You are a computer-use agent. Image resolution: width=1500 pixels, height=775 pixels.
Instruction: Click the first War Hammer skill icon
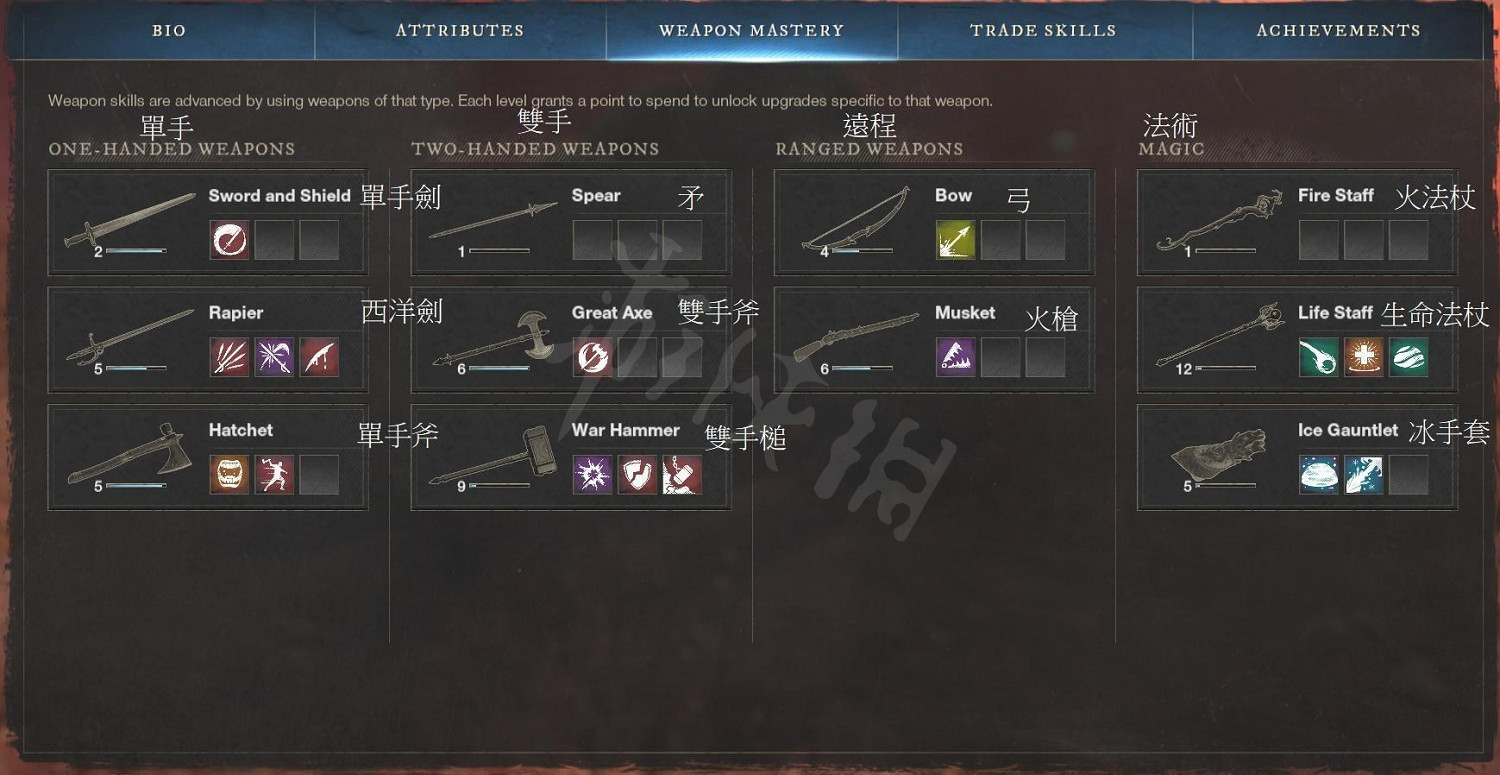click(594, 474)
